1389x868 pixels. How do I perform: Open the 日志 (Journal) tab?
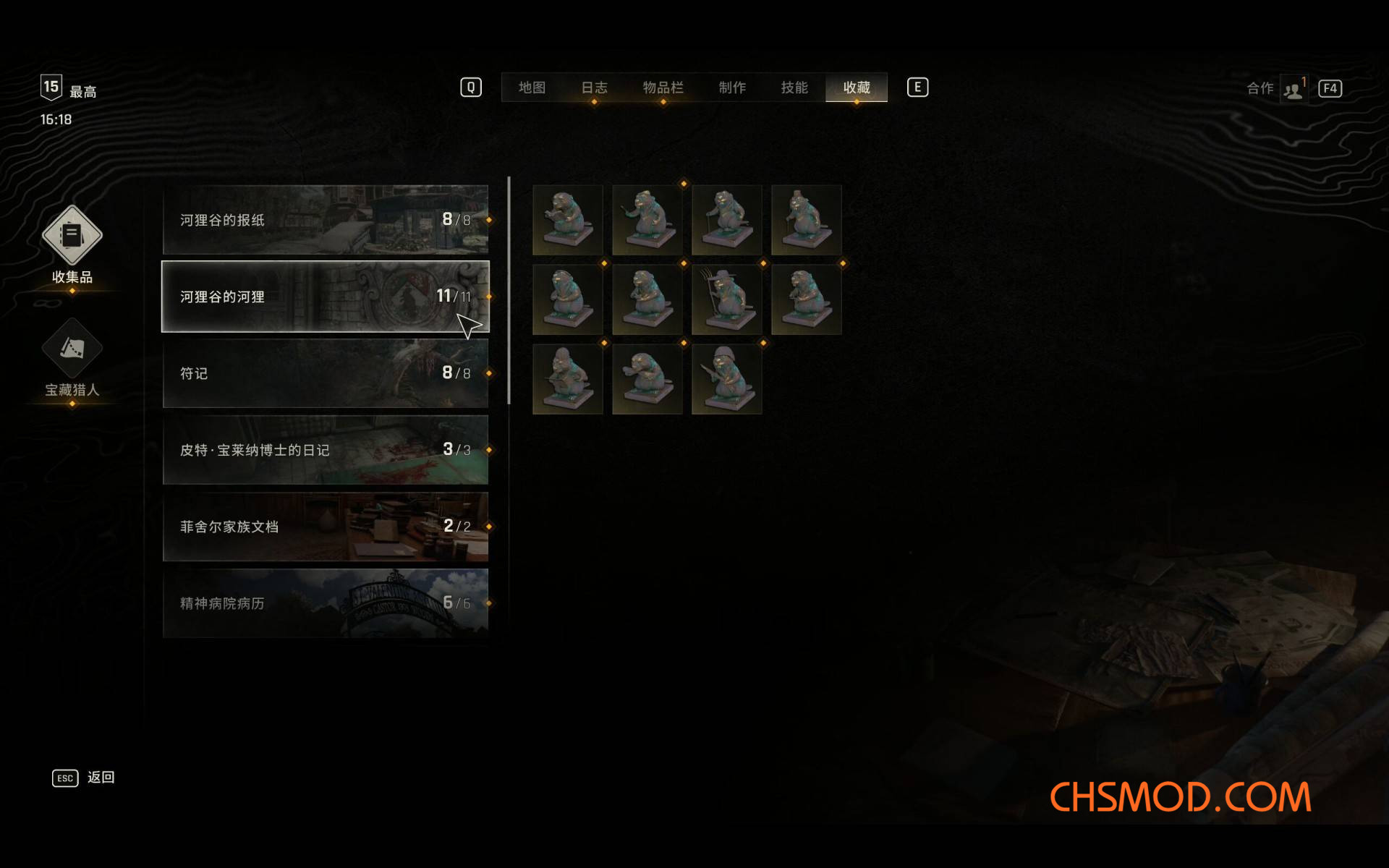coord(594,88)
